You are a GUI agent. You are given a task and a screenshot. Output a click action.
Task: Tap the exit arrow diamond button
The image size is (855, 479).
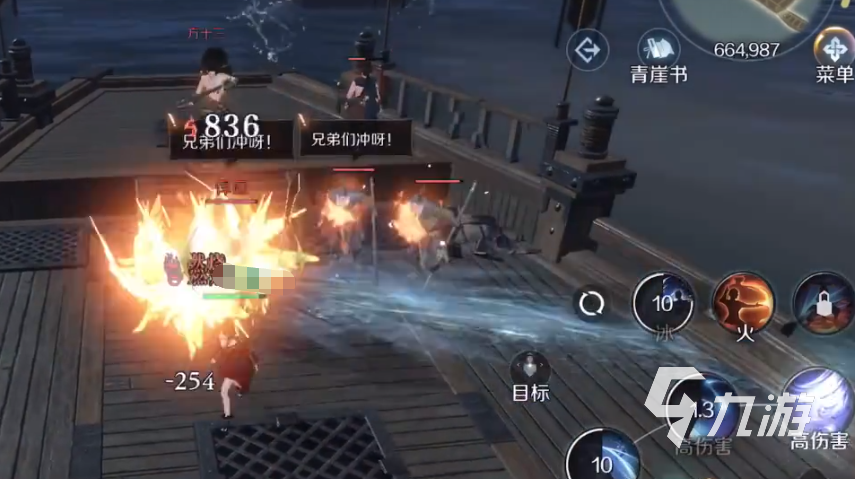[x=587, y=47]
